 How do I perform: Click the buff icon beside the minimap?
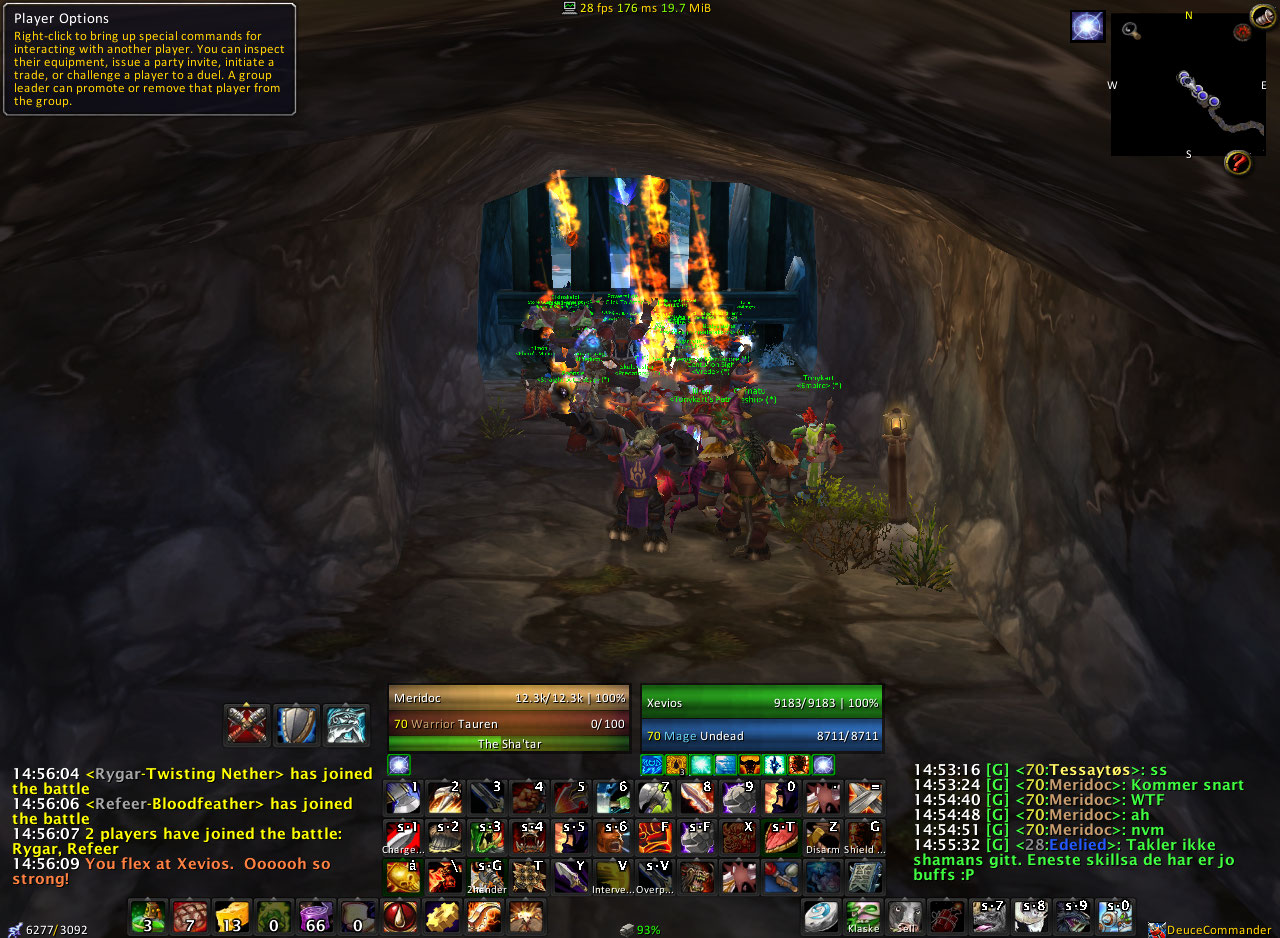click(1087, 27)
